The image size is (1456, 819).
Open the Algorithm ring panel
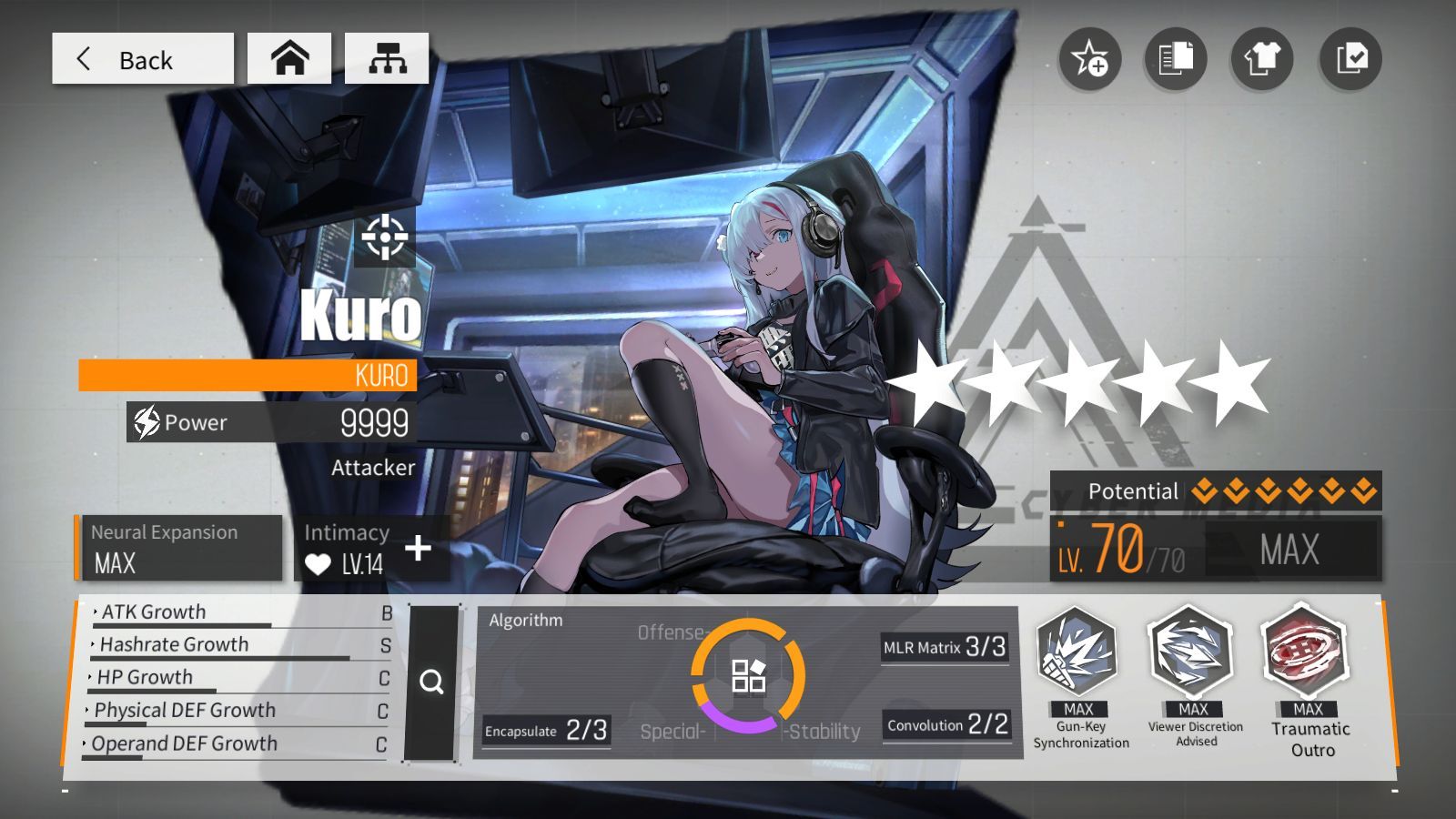748,676
